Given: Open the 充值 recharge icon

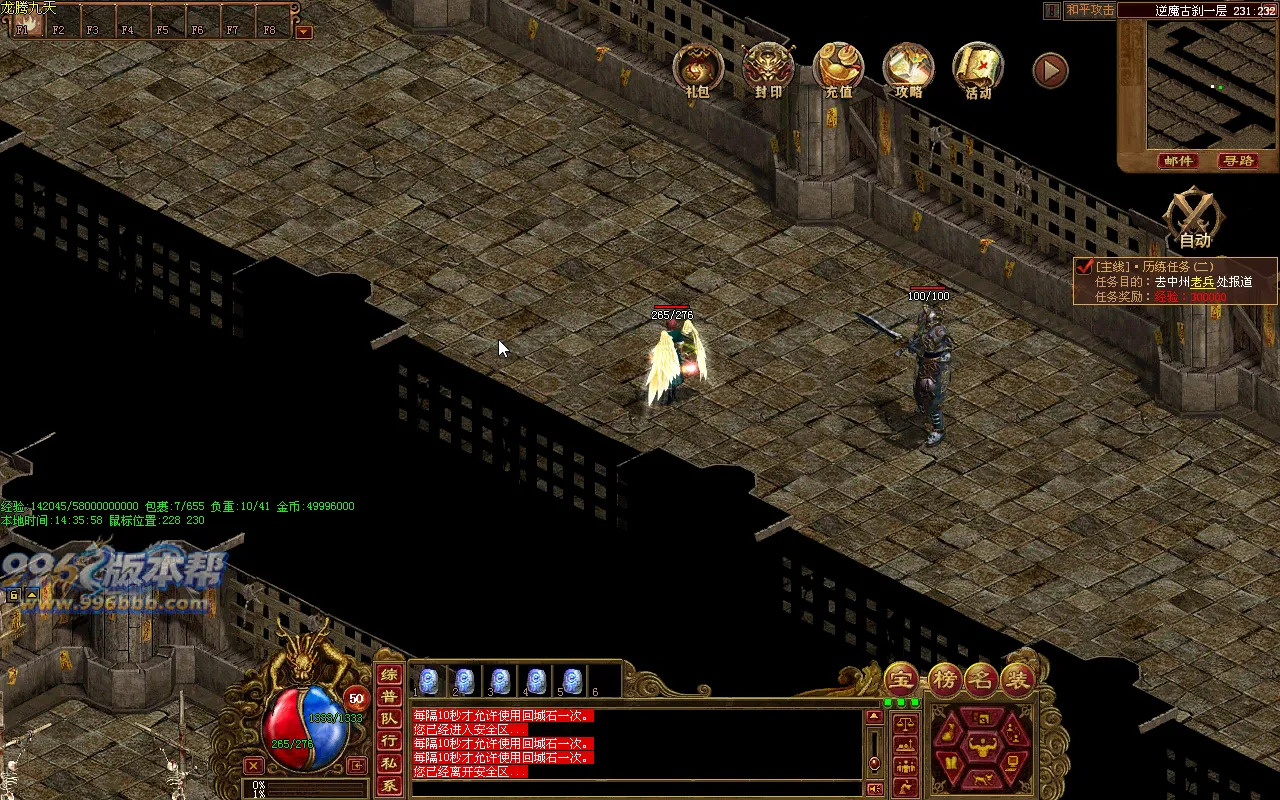Looking at the screenshot, I should point(838,68).
